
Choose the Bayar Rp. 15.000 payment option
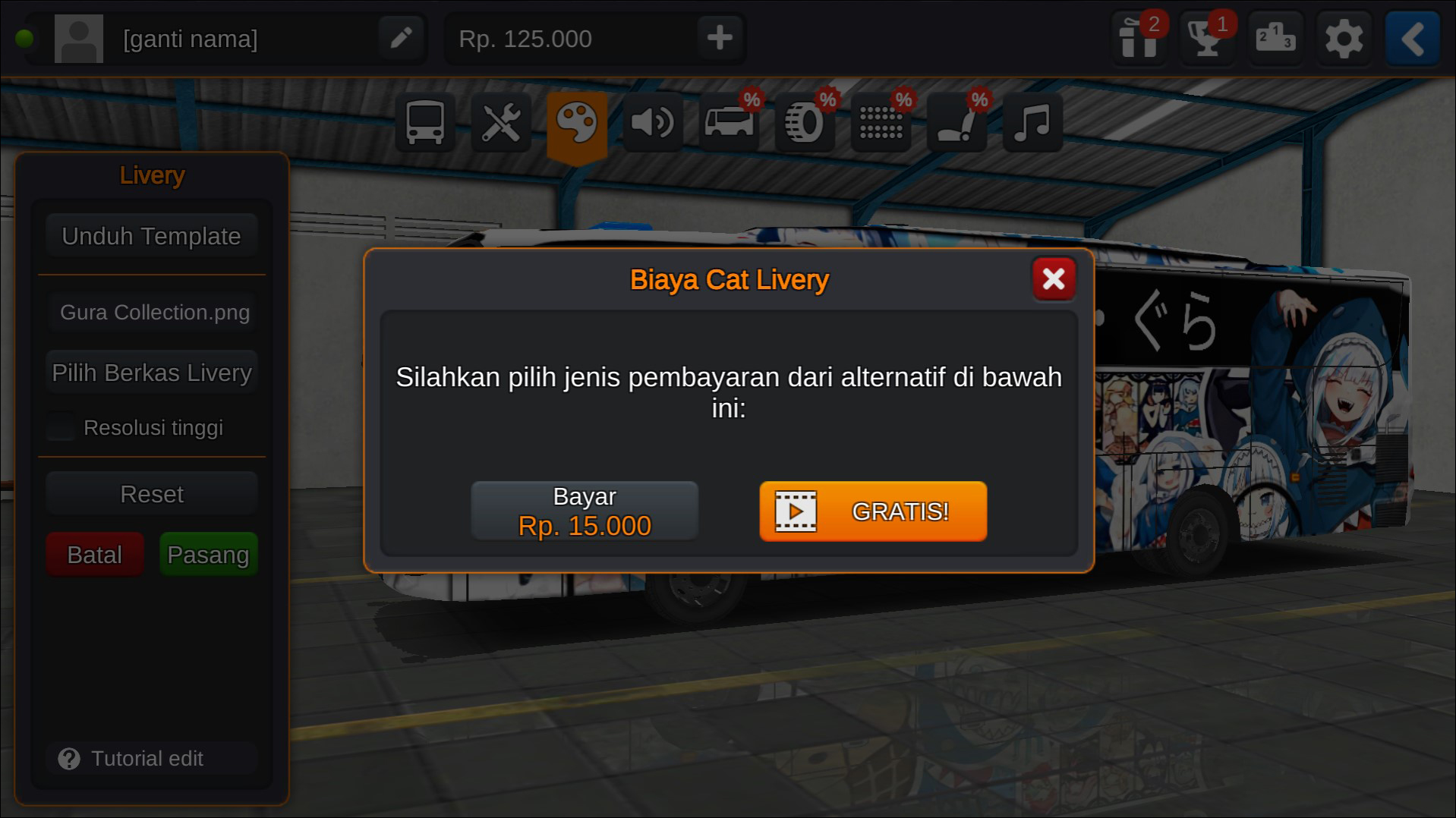click(x=585, y=510)
